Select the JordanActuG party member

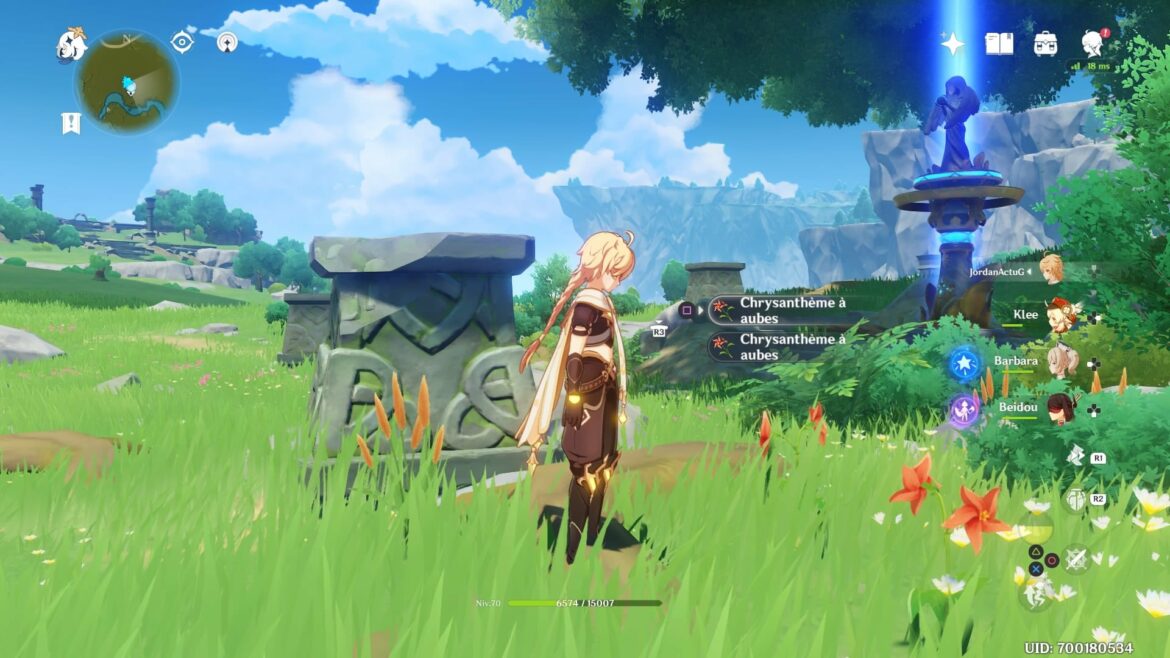click(x=1052, y=269)
